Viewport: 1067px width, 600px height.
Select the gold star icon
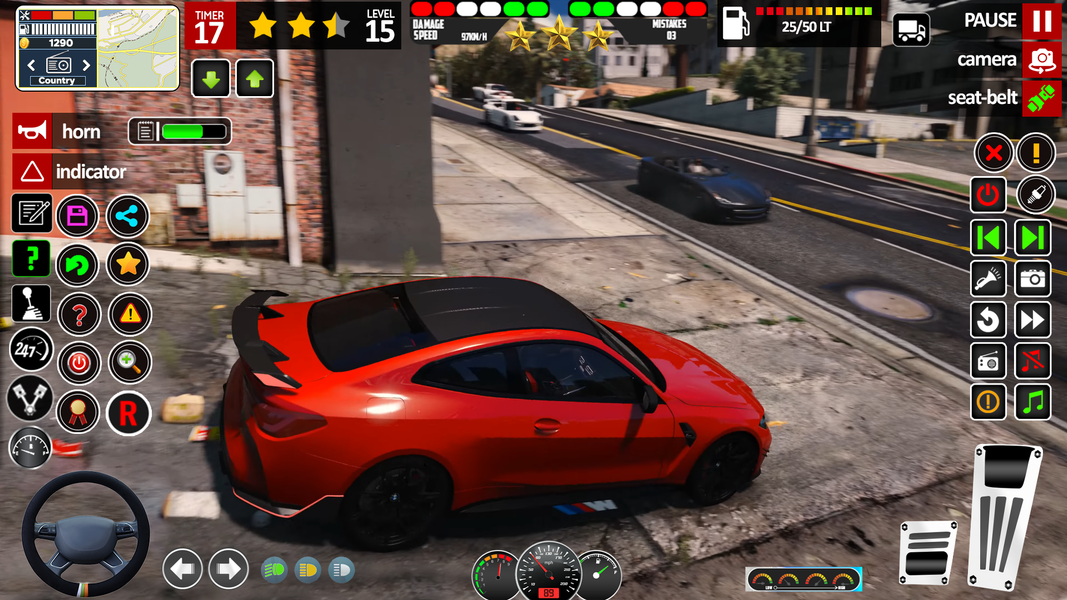128,264
